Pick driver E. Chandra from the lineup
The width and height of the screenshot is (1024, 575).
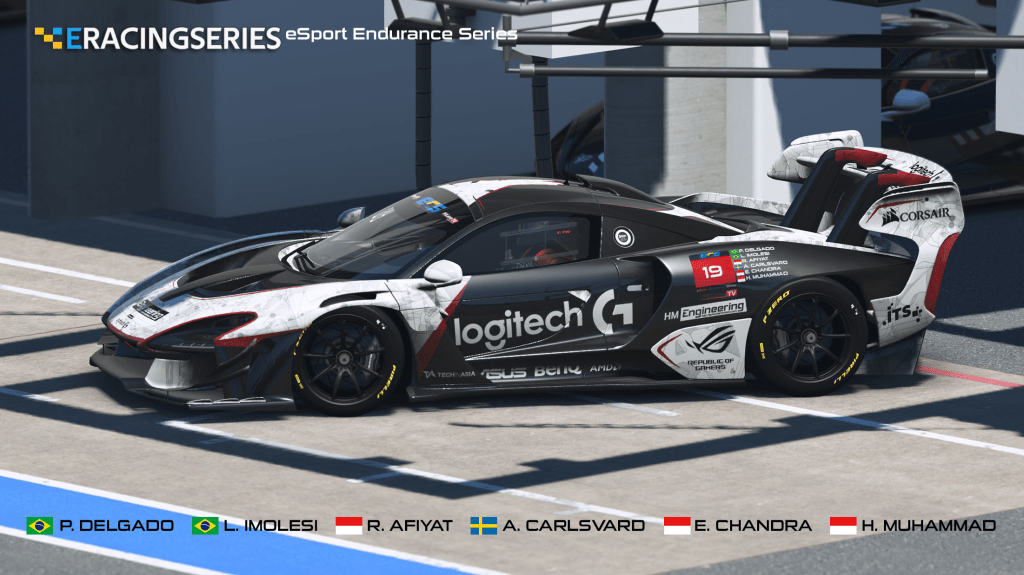point(737,525)
